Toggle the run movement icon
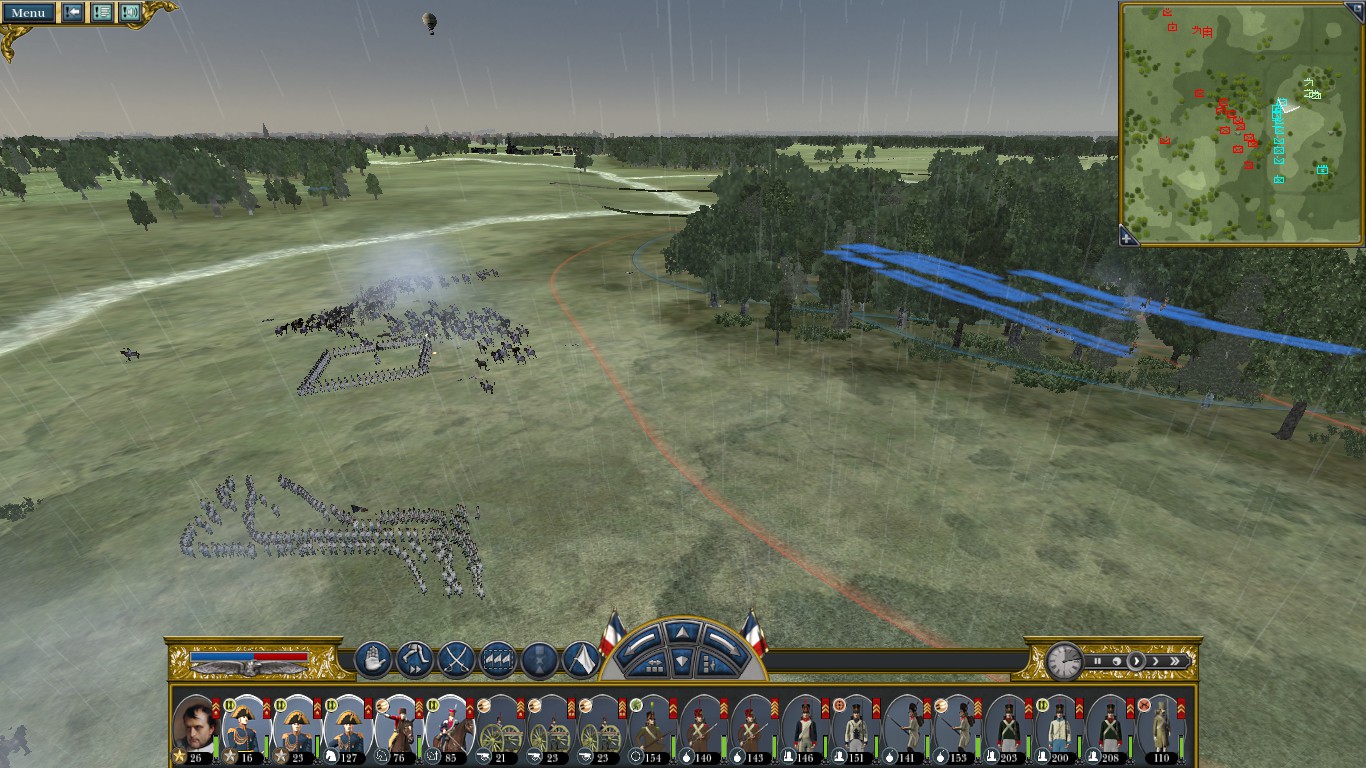The height and width of the screenshot is (768, 1366). click(x=414, y=660)
